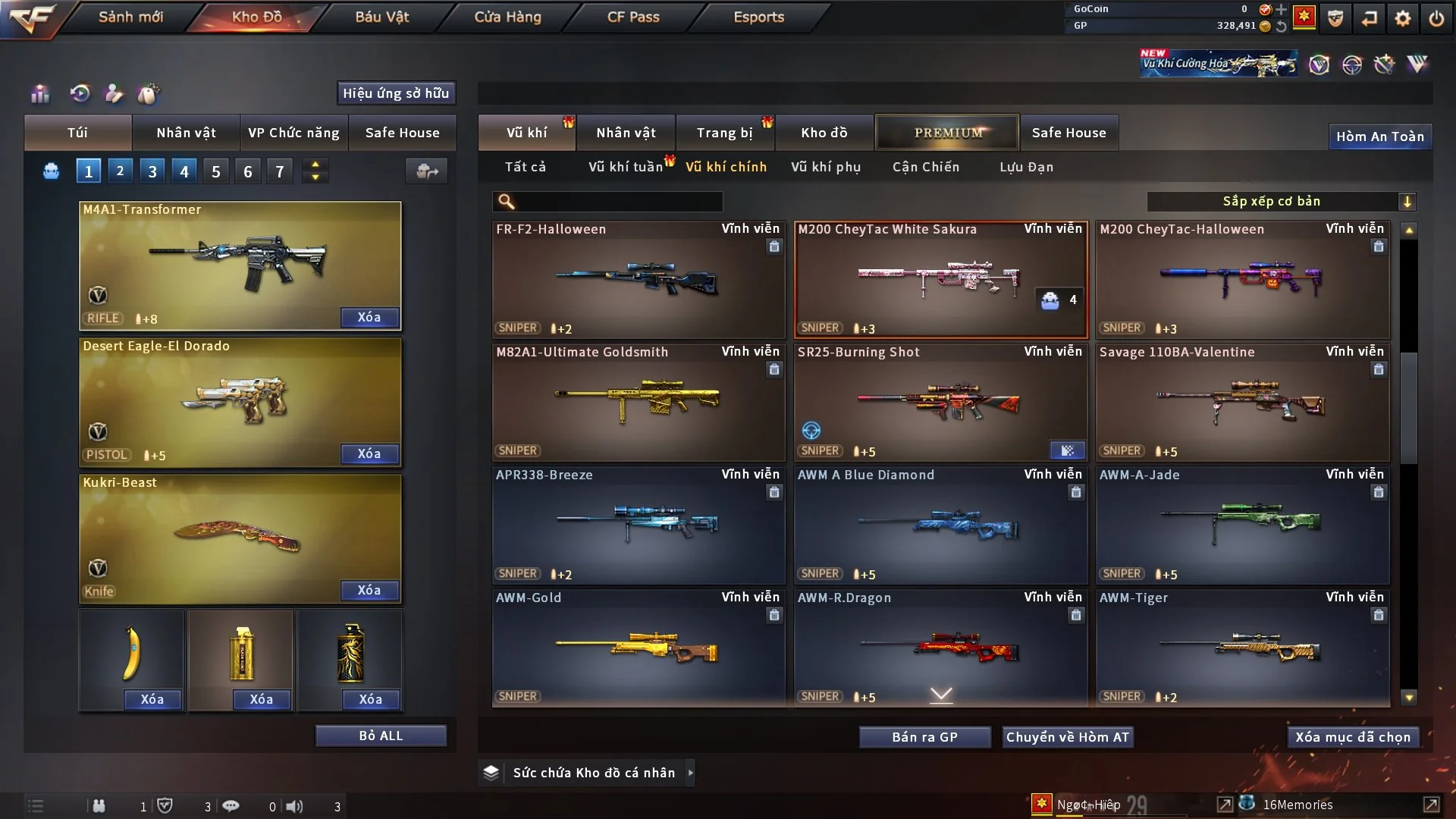Screen dimensions: 1456x819
Task: Select the M82A1-Ultimate Goldsmith sniper
Action: 638,402
